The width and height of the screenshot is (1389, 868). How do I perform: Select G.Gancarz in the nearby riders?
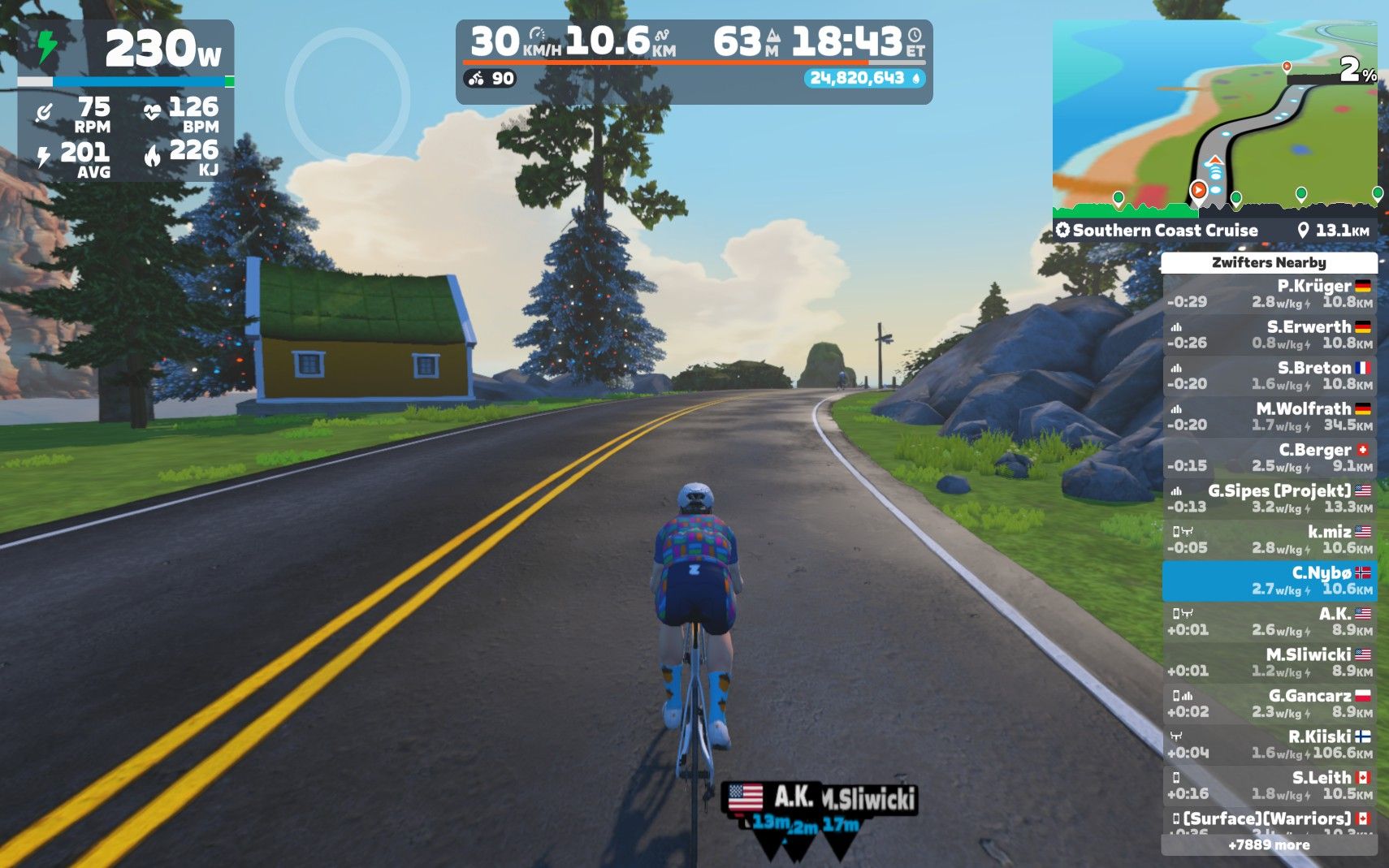pyautogui.click(x=1269, y=703)
